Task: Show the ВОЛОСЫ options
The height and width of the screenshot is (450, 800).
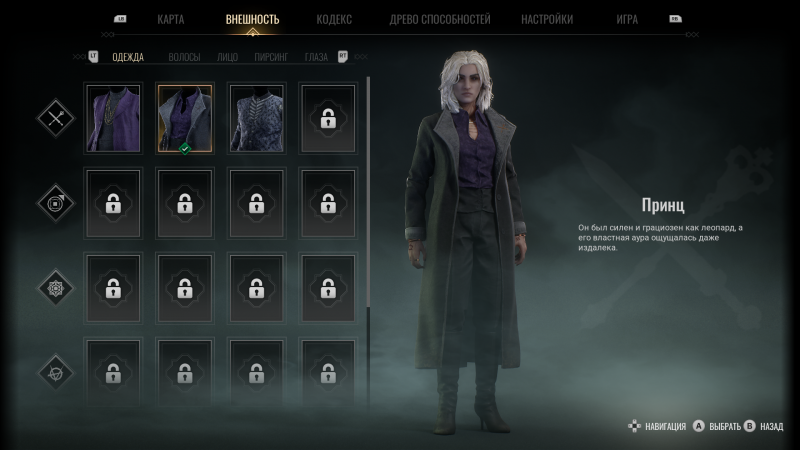Action: pyautogui.click(x=184, y=57)
